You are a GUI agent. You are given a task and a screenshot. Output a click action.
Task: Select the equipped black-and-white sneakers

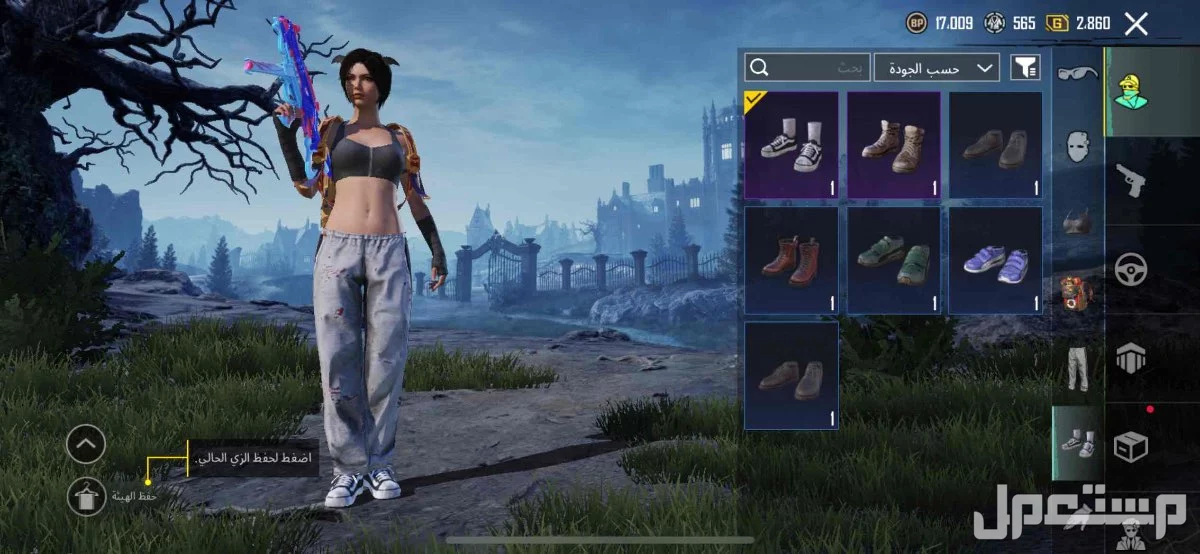(791, 145)
